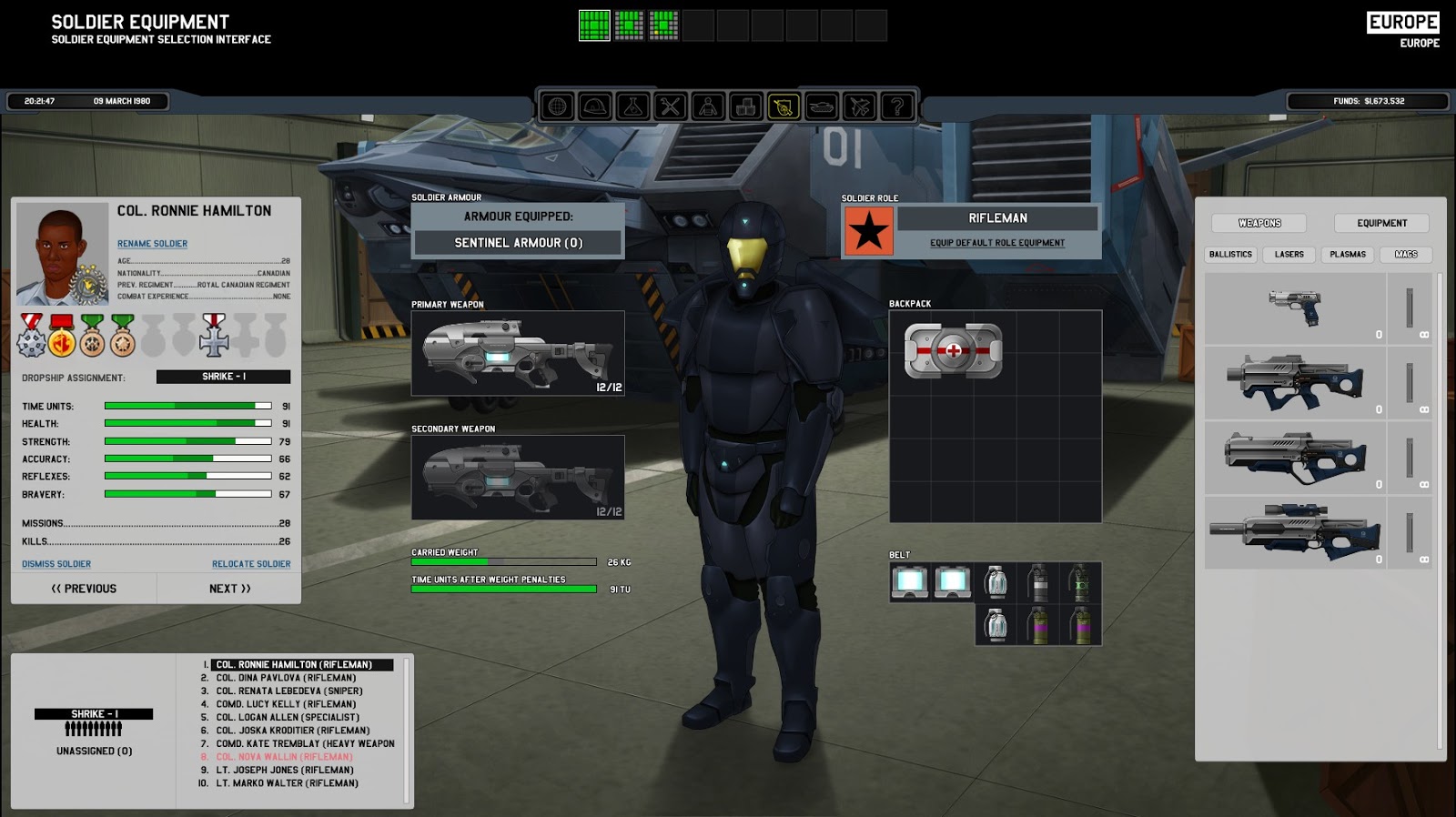
Task: Open the Stores inventory screen
Action: [x=746, y=106]
